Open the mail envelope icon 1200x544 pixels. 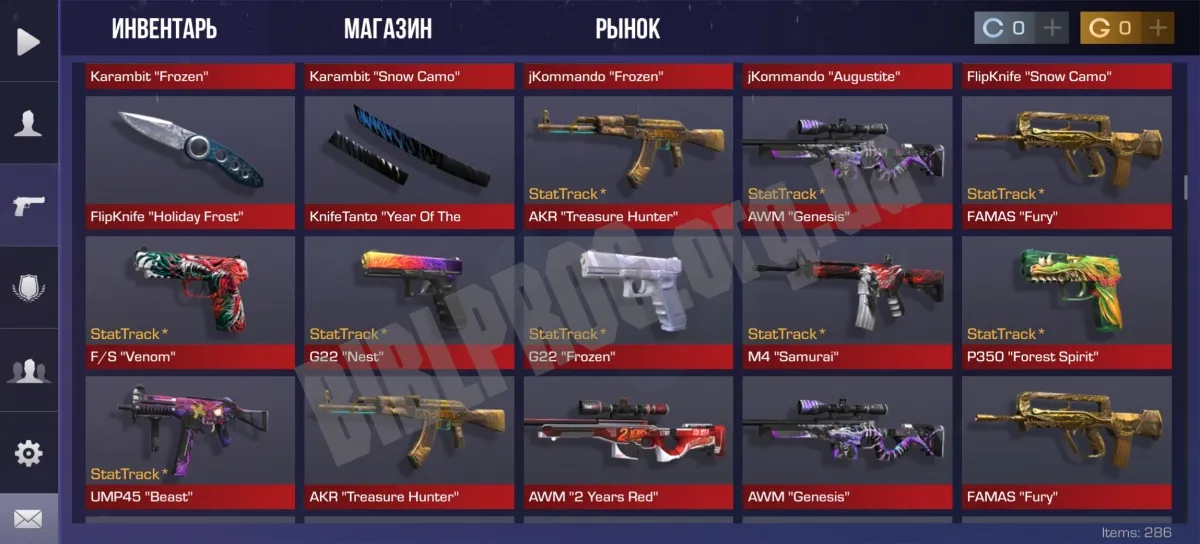coord(29,519)
